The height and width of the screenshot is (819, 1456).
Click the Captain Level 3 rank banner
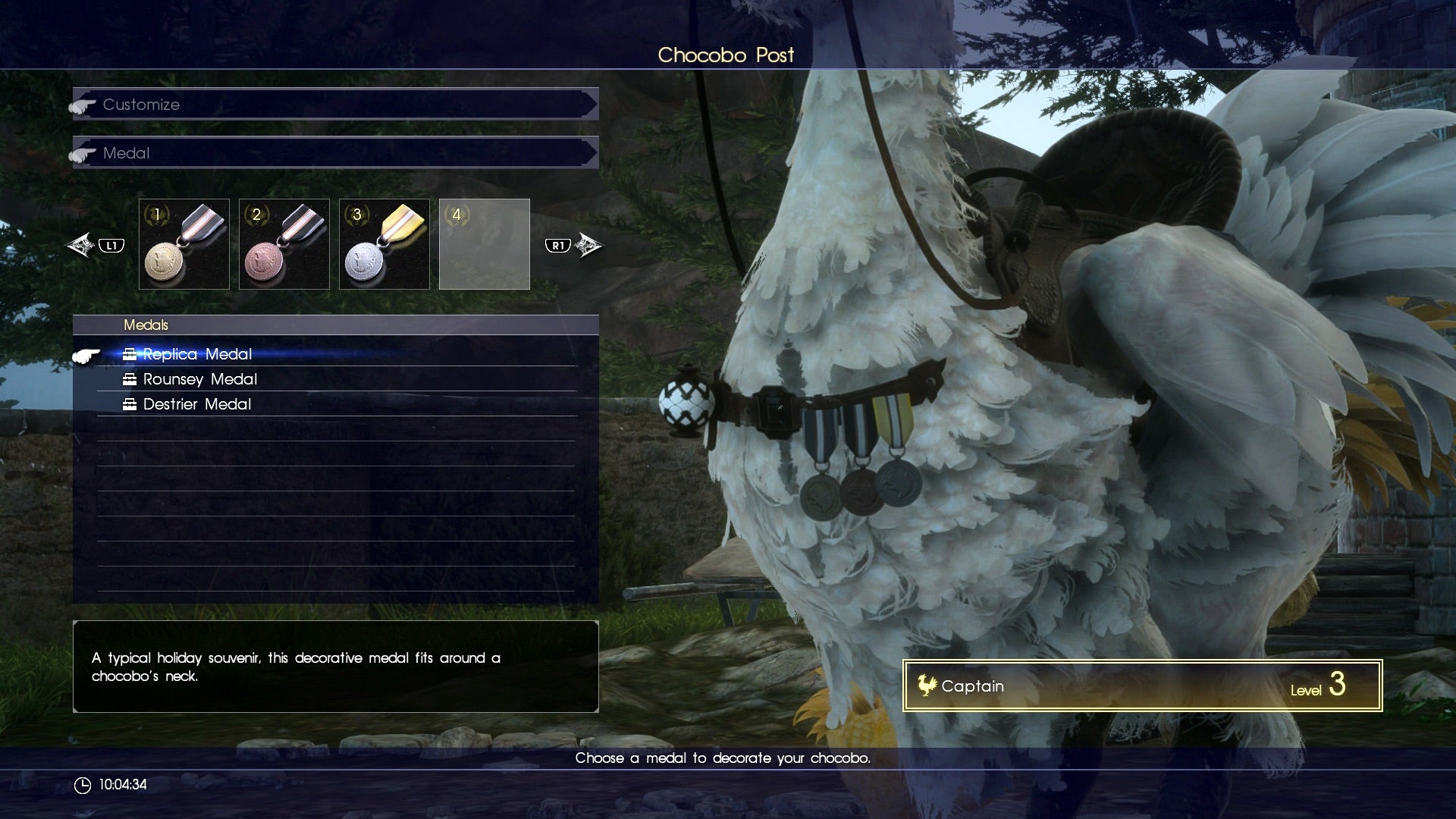[x=1141, y=686]
